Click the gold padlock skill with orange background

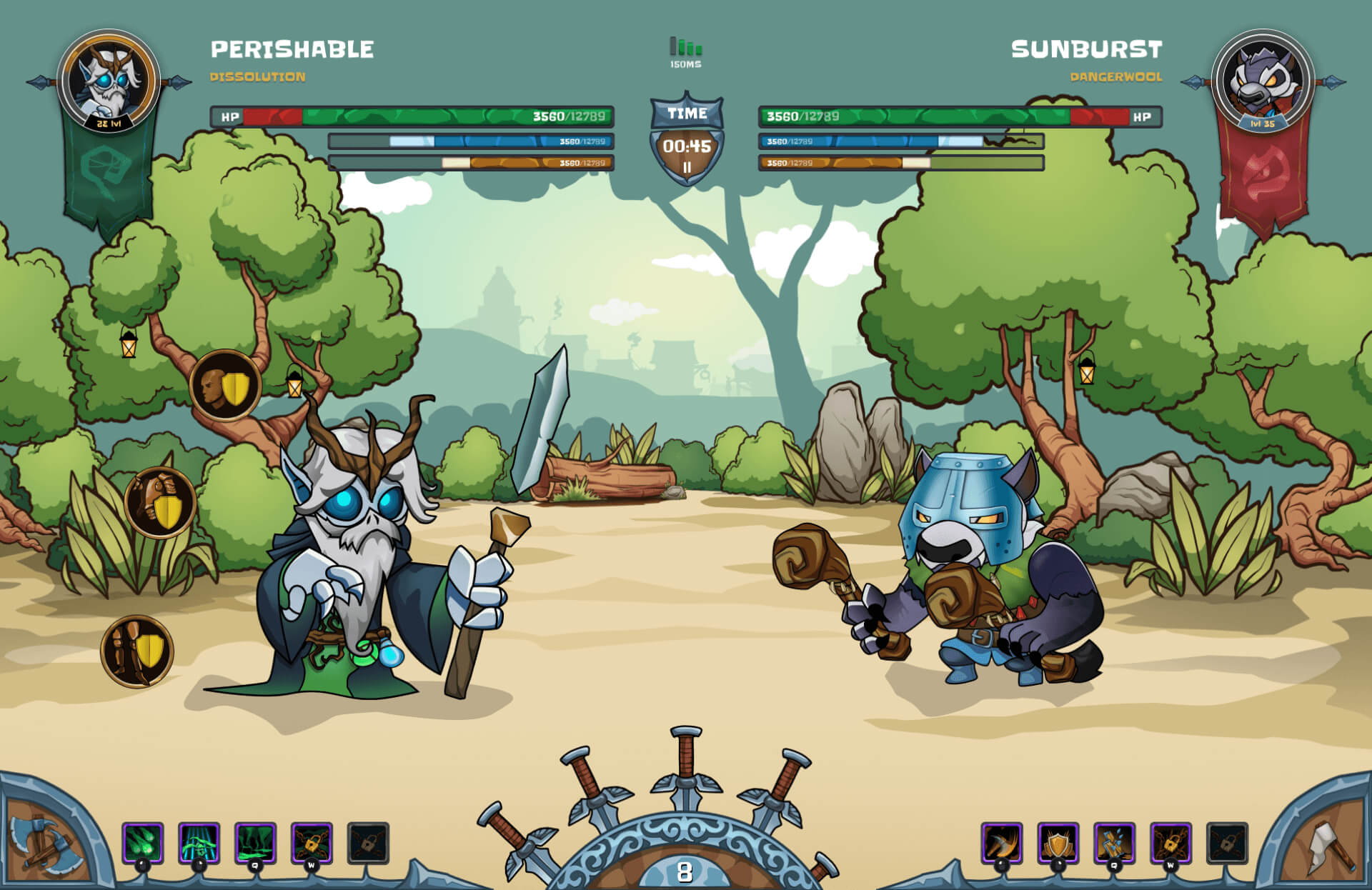1171,843
